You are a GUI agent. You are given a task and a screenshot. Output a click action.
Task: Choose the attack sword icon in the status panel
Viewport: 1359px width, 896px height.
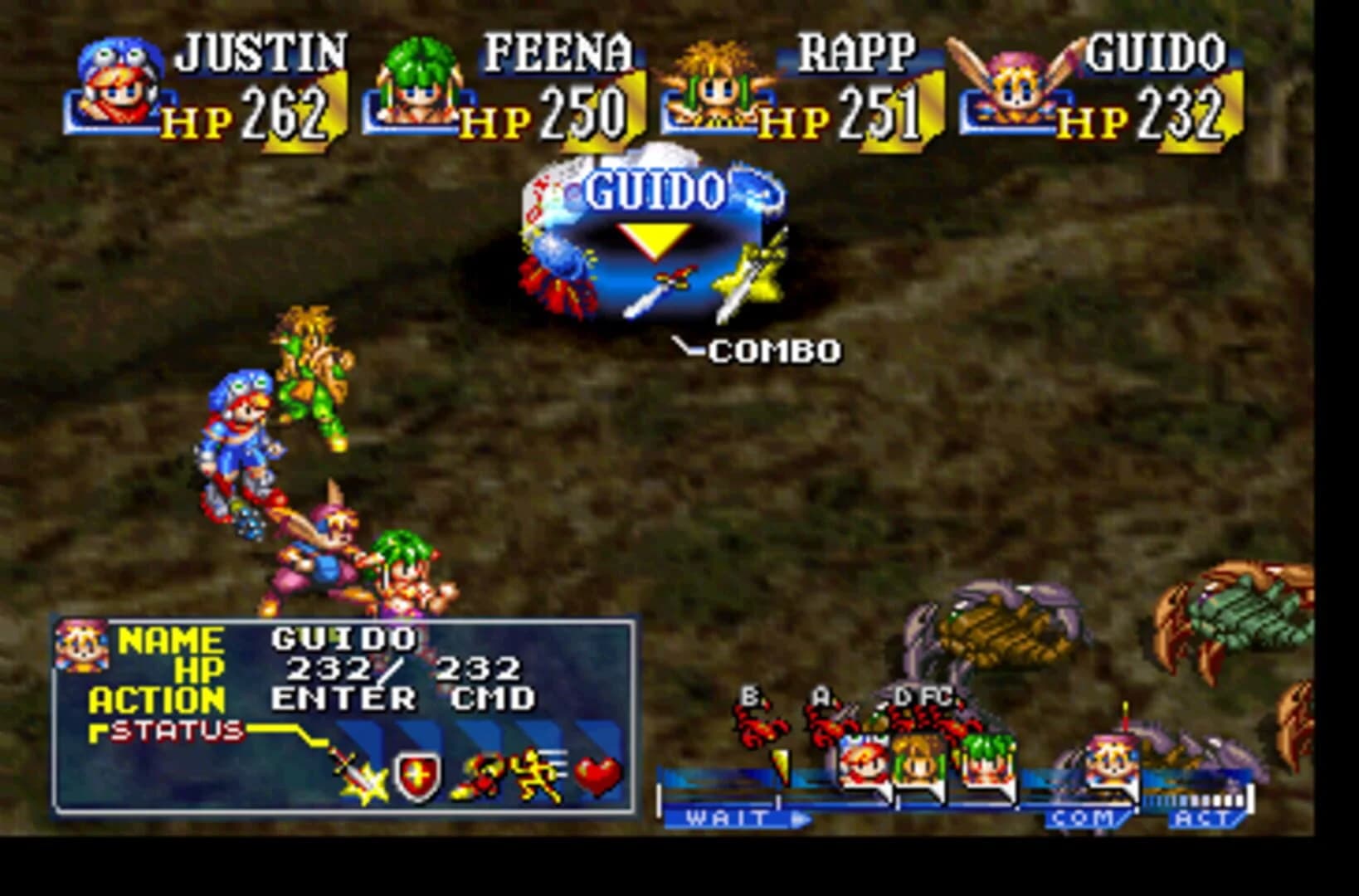pos(355,776)
